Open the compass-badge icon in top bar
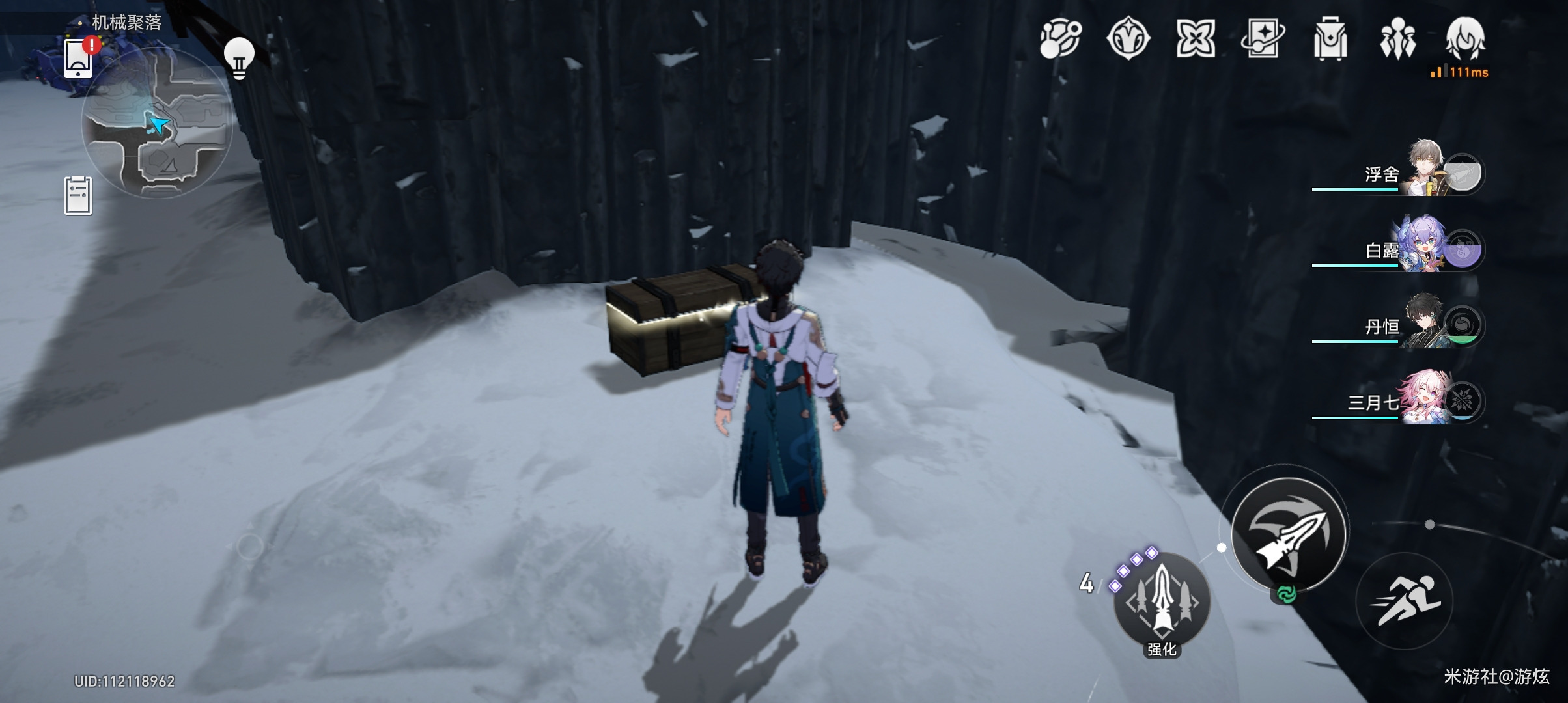This screenshot has width=1568, height=703. (1128, 39)
